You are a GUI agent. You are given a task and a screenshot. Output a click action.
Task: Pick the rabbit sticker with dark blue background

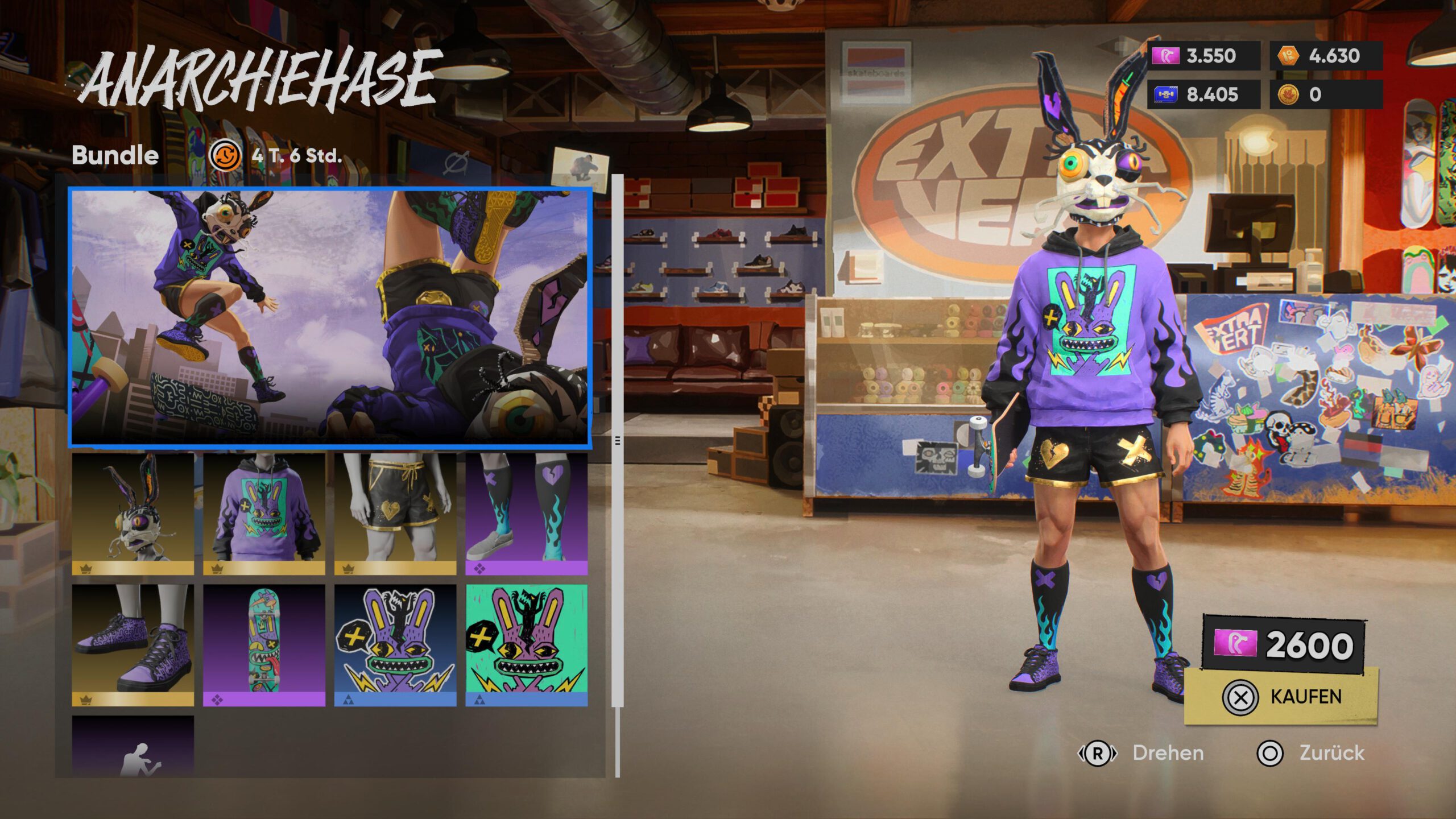point(395,645)
